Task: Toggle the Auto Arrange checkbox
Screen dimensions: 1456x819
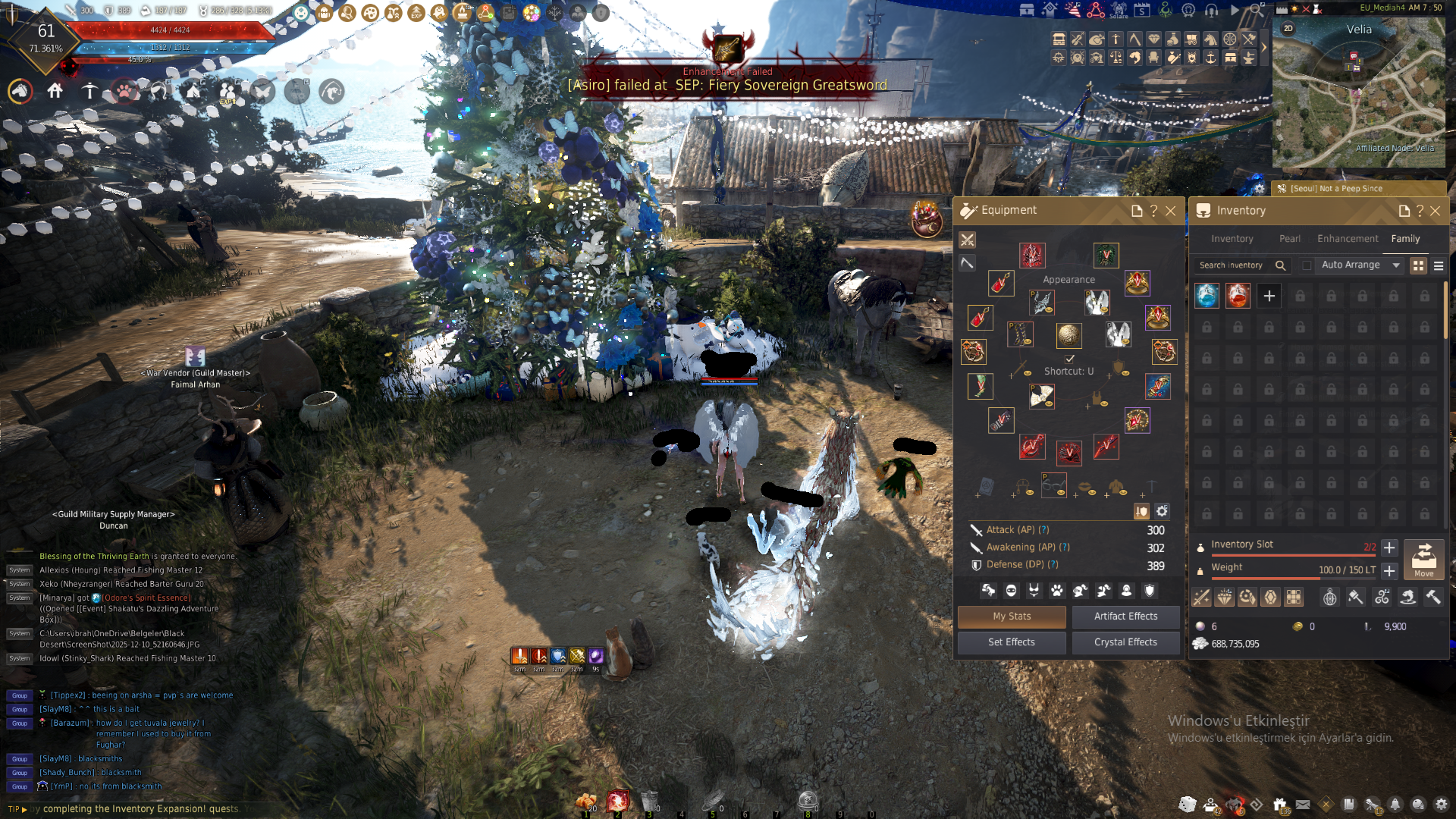Action: pos(1307,265)
